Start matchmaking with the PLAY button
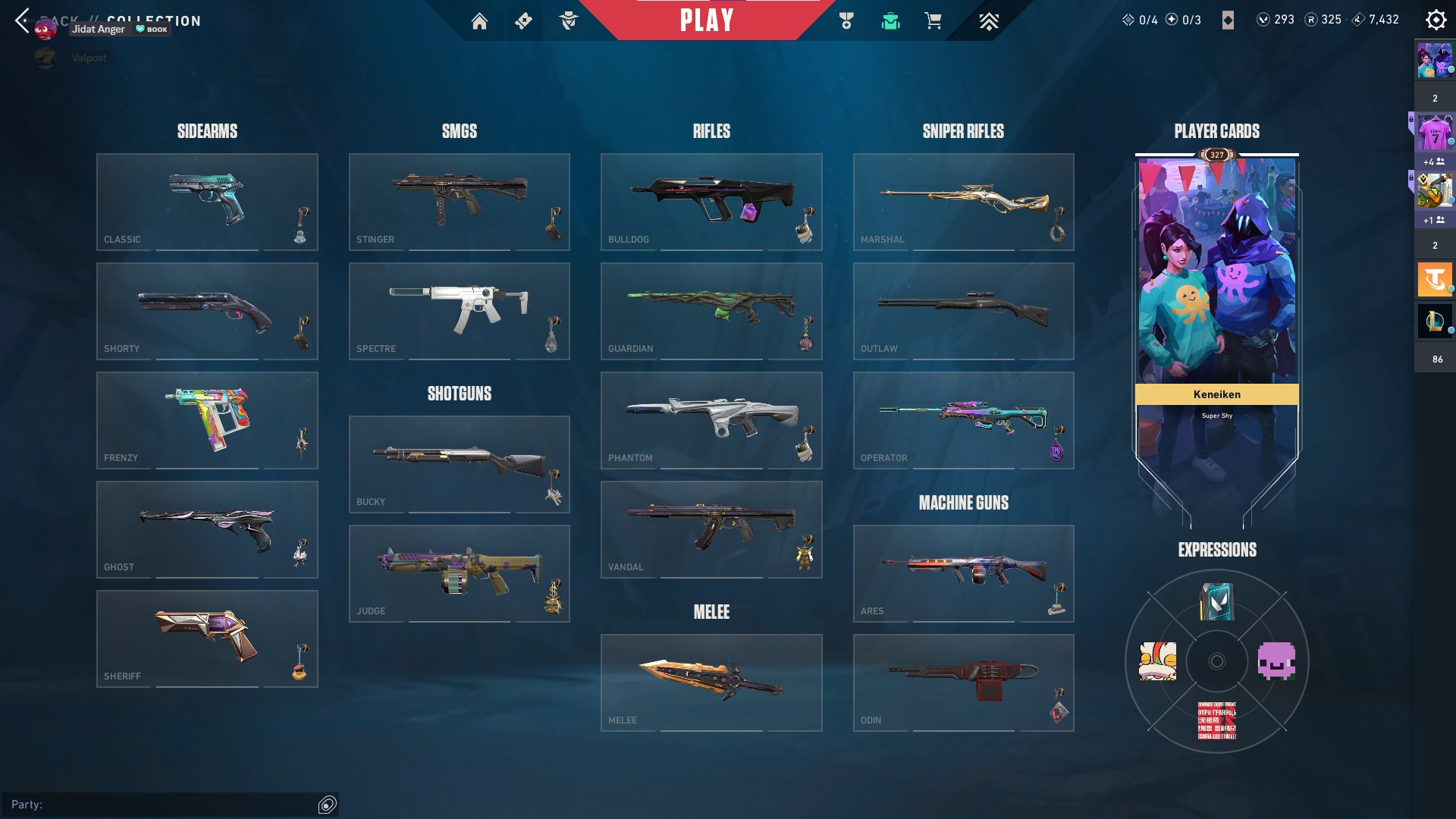 pyautogui.click(x=706, y=20)
